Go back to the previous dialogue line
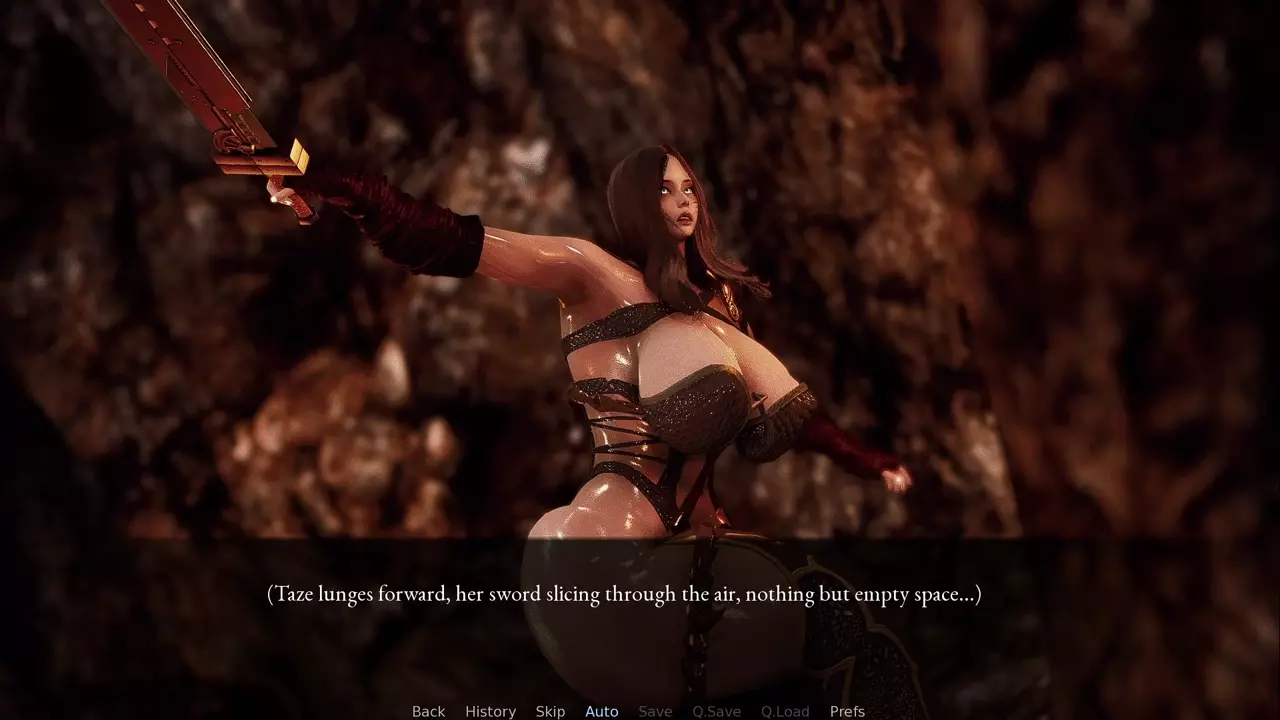 pos(428,711)
